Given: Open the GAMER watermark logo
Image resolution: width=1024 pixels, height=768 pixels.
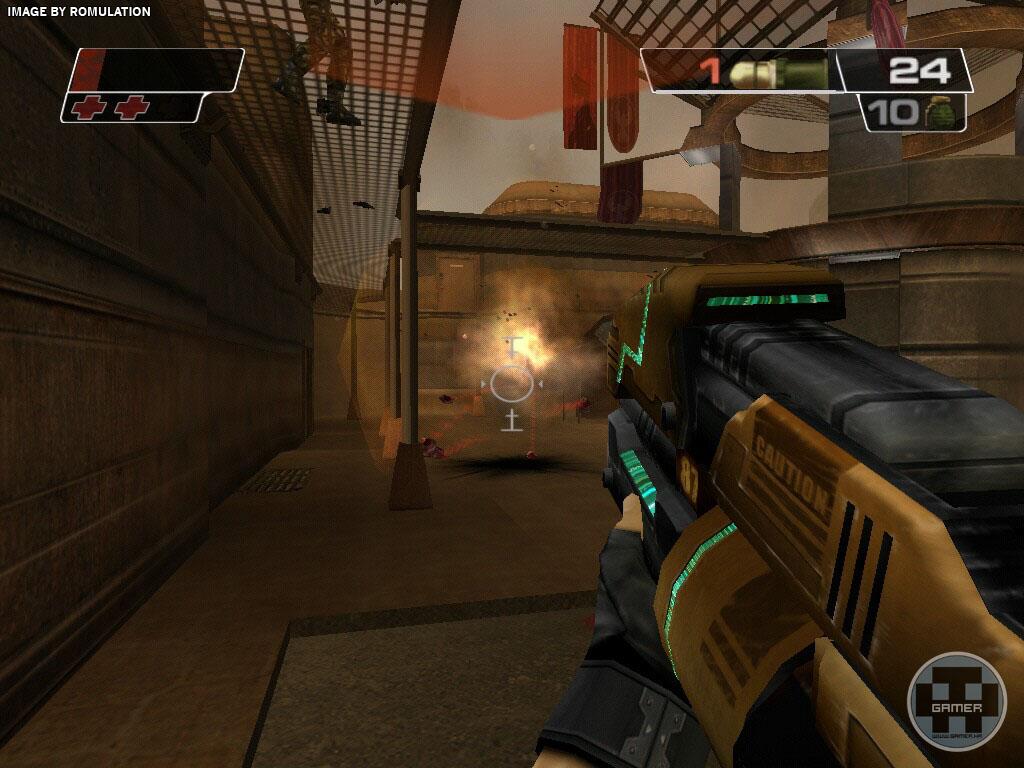Looking at the screenshot, I should tap(956, 701).
